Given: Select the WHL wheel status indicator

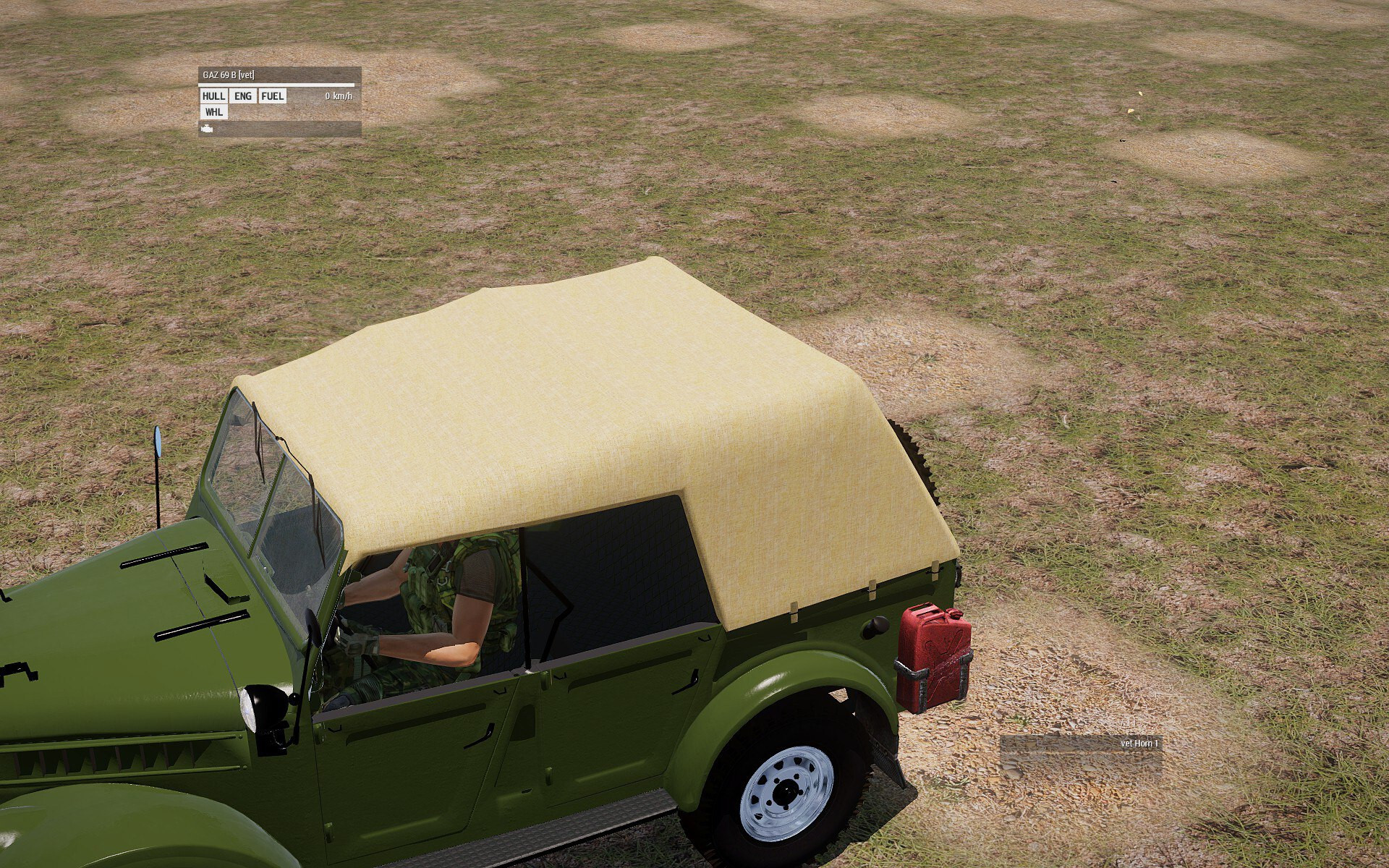Looking at the screenshot, I should click(x=213, y=112).
